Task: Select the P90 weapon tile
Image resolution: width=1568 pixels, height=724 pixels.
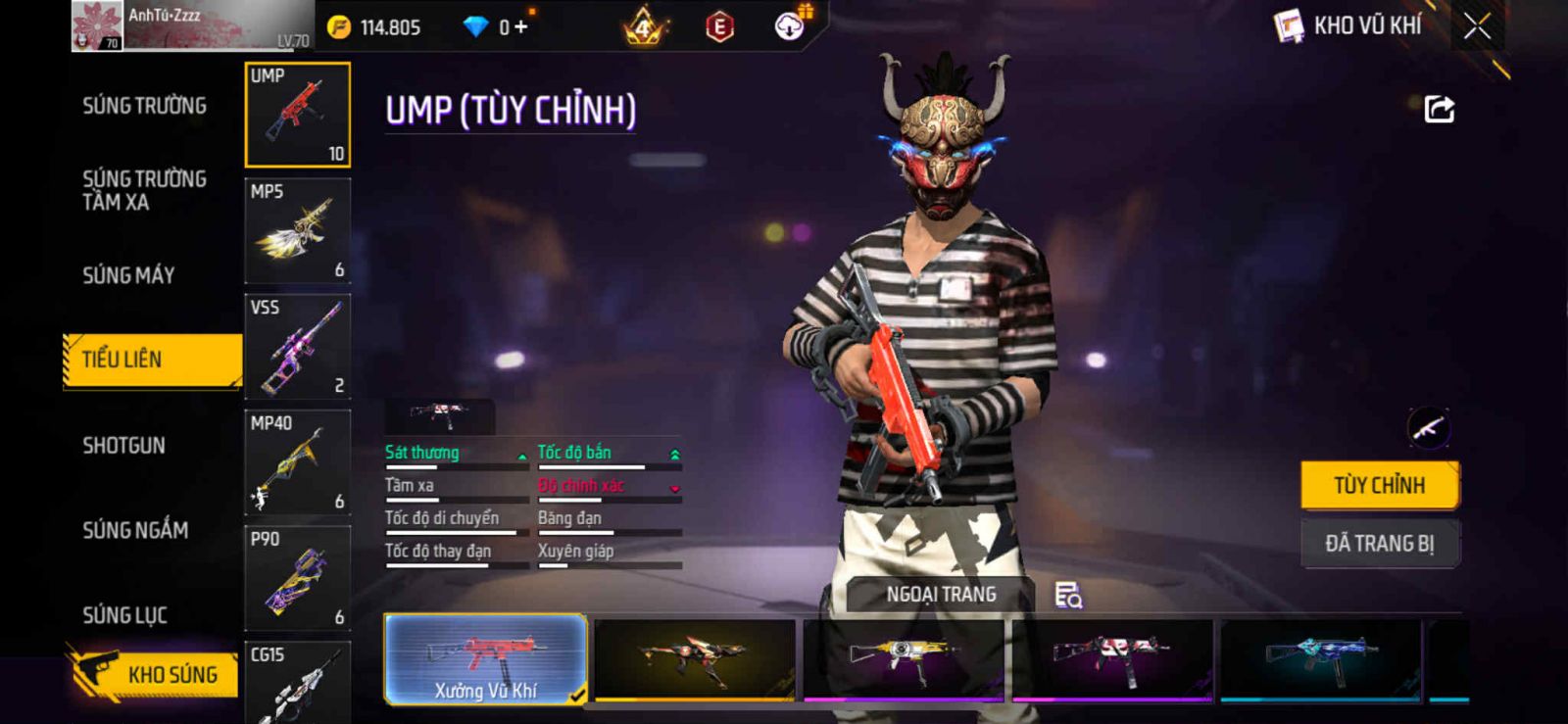Action: pyautogui.click(x=297, y=578)
